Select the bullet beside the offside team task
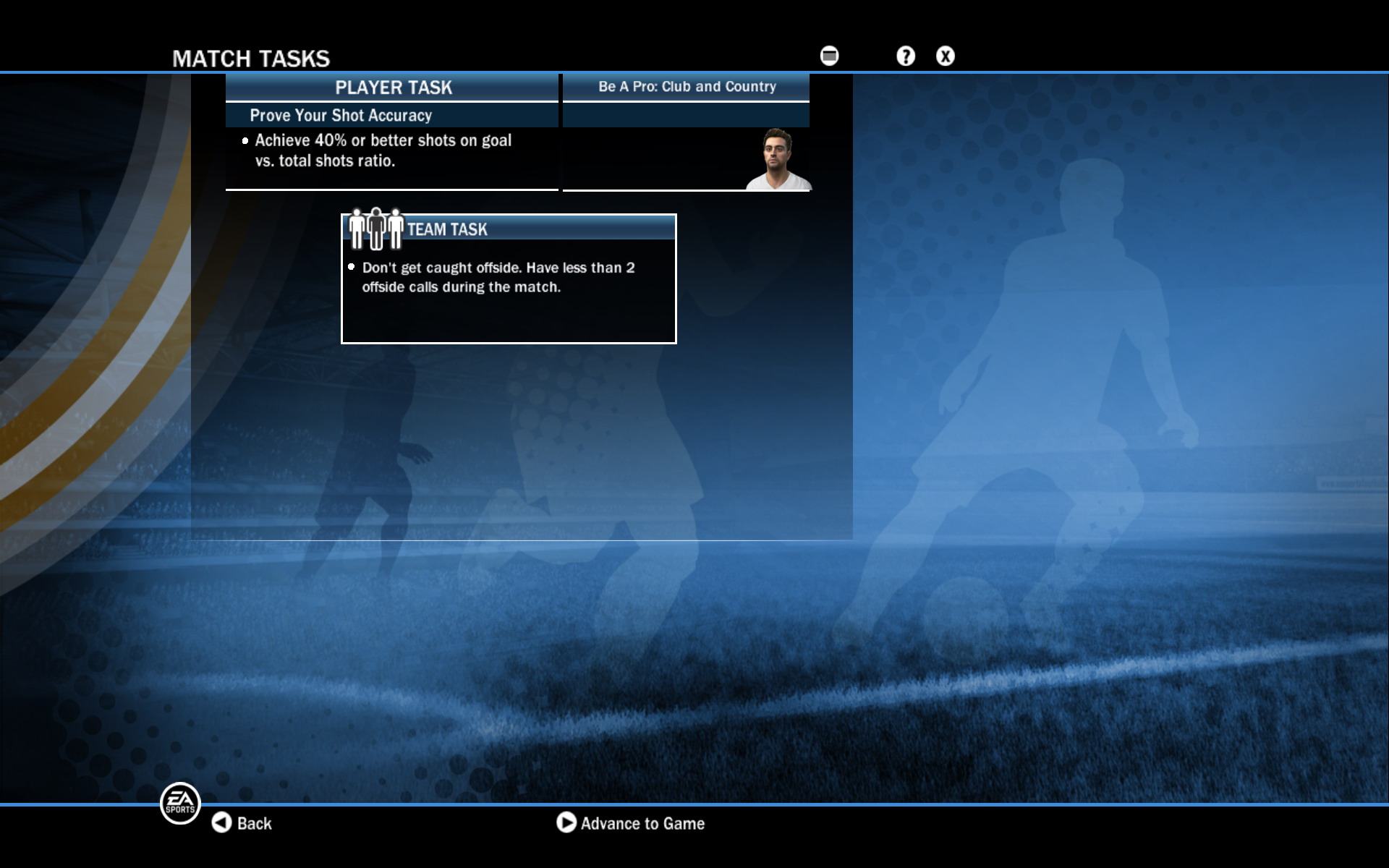 [352, 266]
